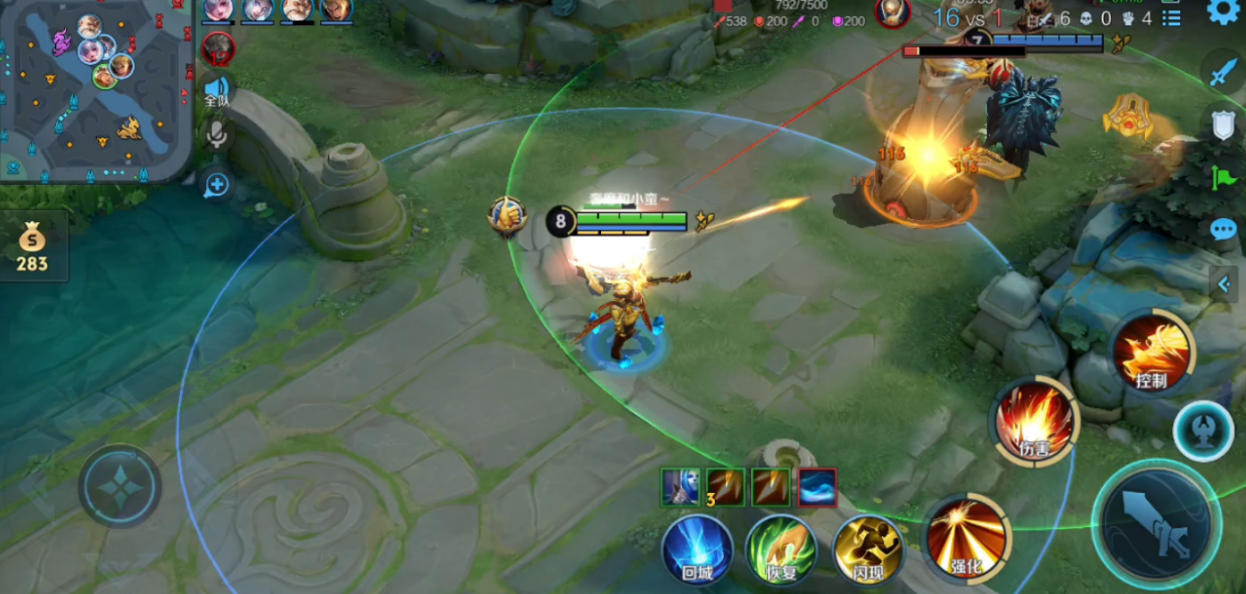Use the 恢复 heal spell

tap(781, 548)
